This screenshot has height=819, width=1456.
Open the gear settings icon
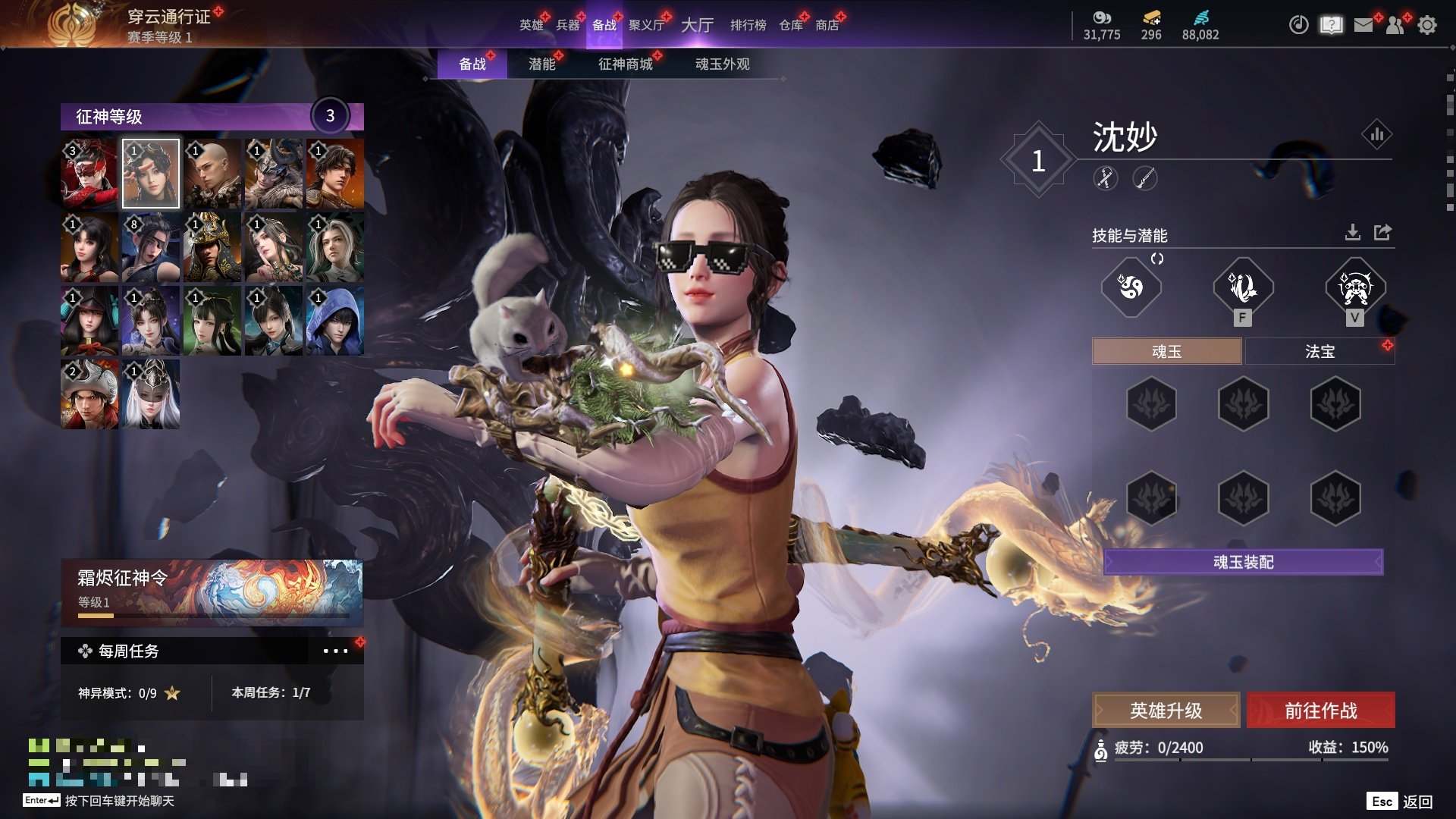1426,25
